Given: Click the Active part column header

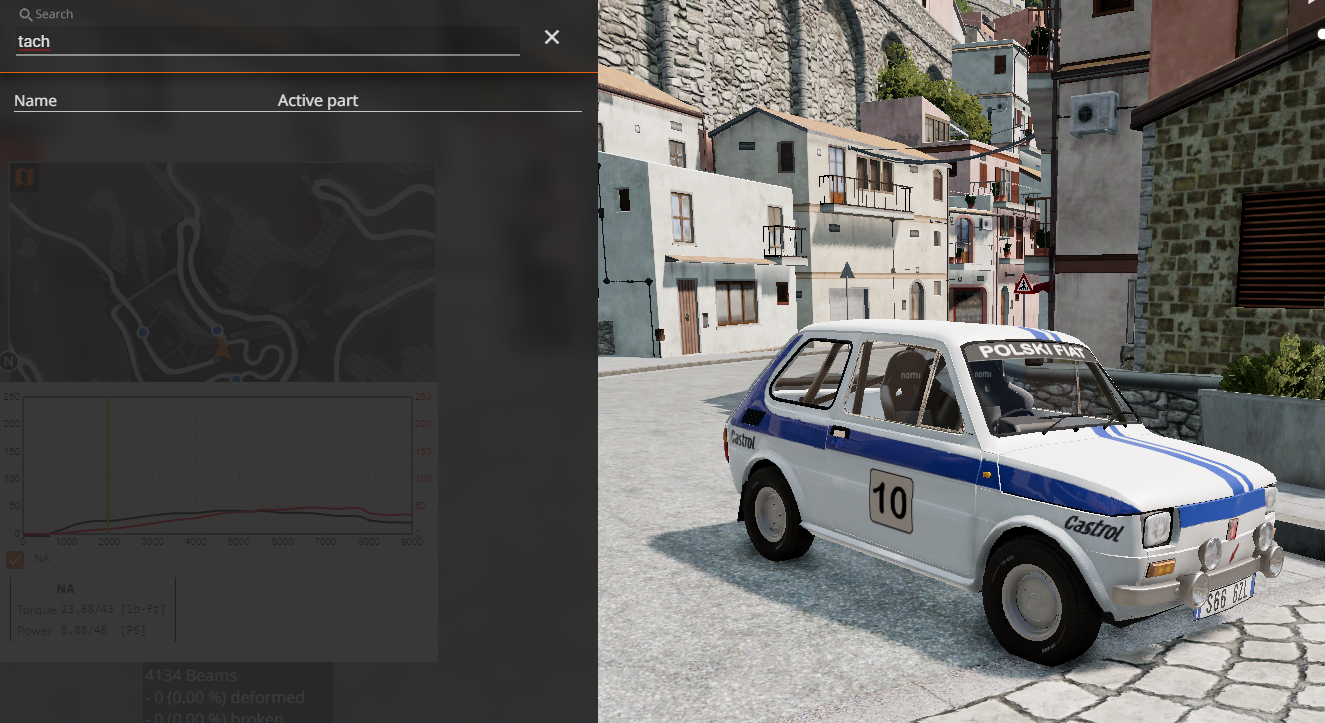Looking at the screenshot, I should click(x=318, y=101).
